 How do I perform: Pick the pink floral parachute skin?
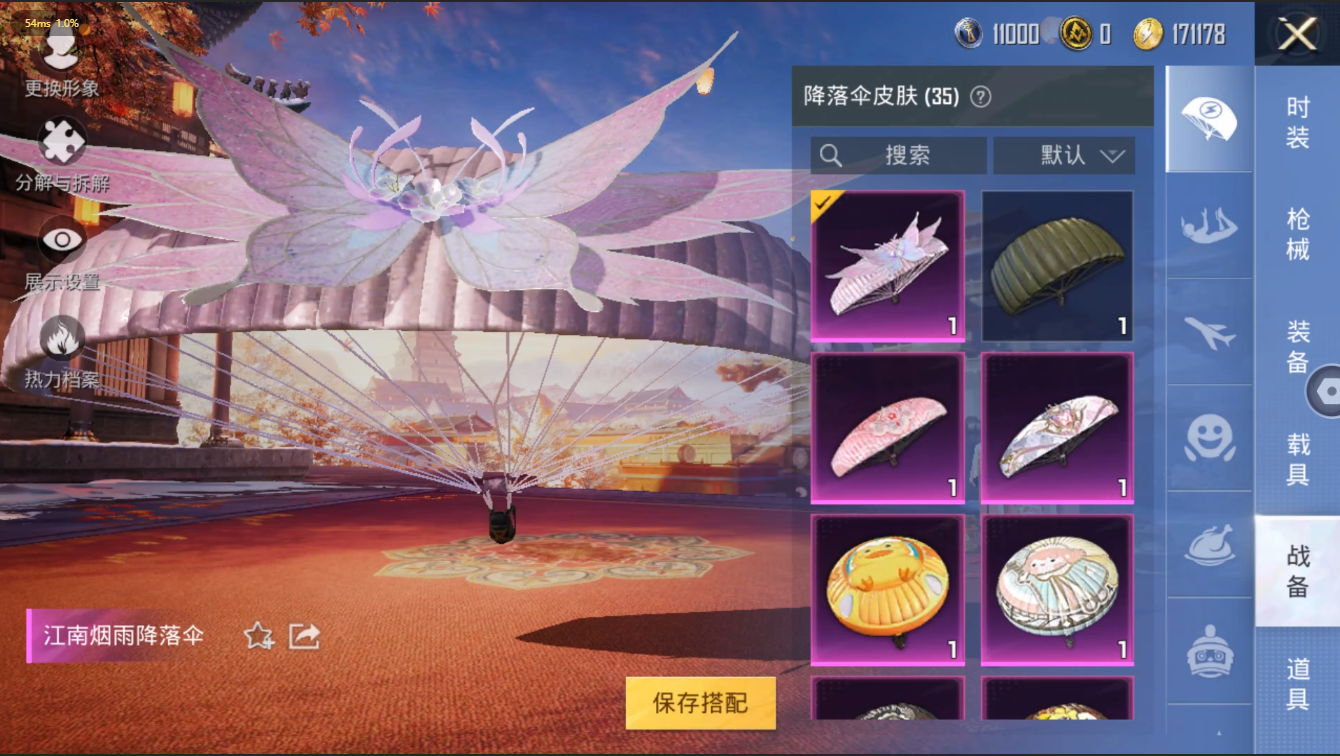click(x=887, y=428)
